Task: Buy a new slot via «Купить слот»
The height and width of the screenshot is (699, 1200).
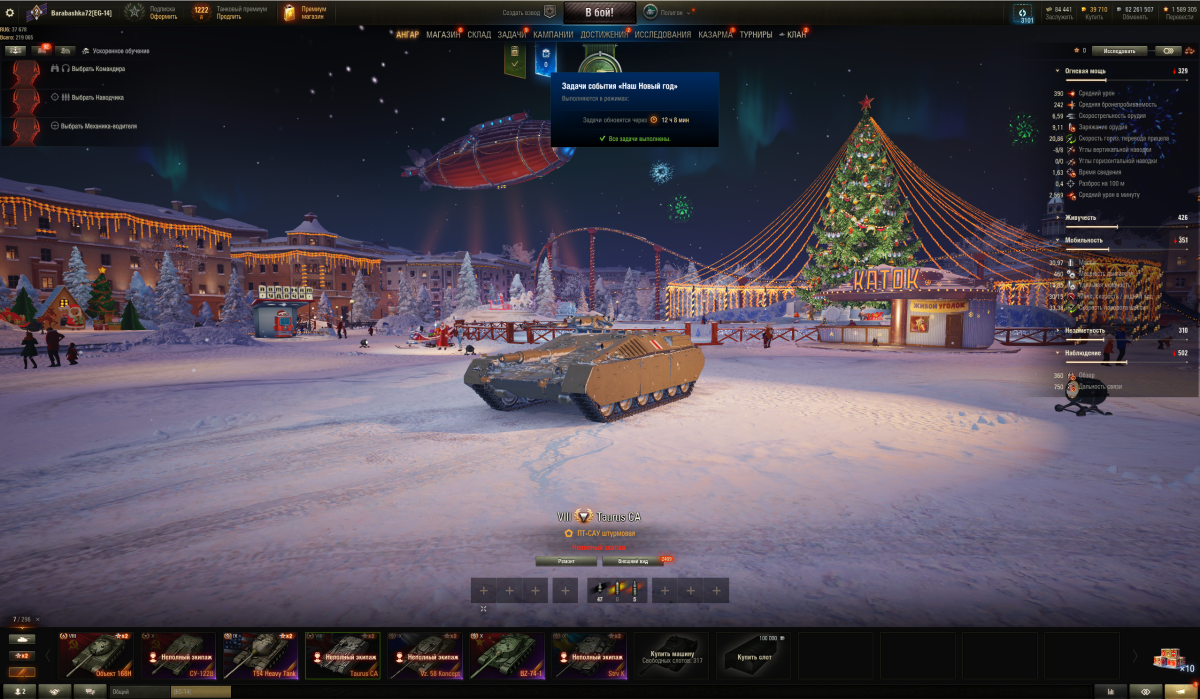Action: click(752, 655)
